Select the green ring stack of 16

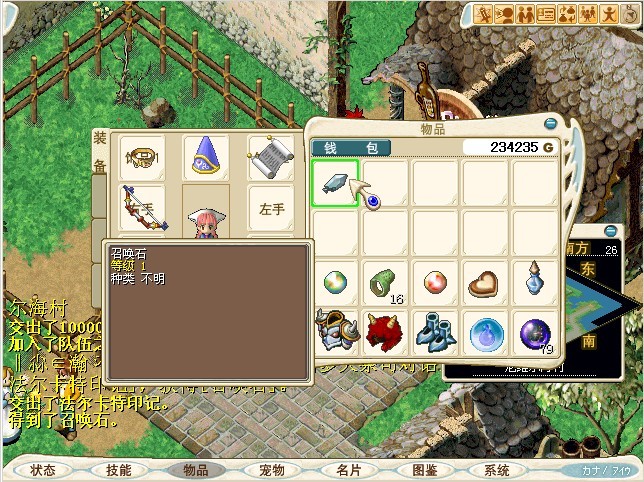tap(384, 283)
